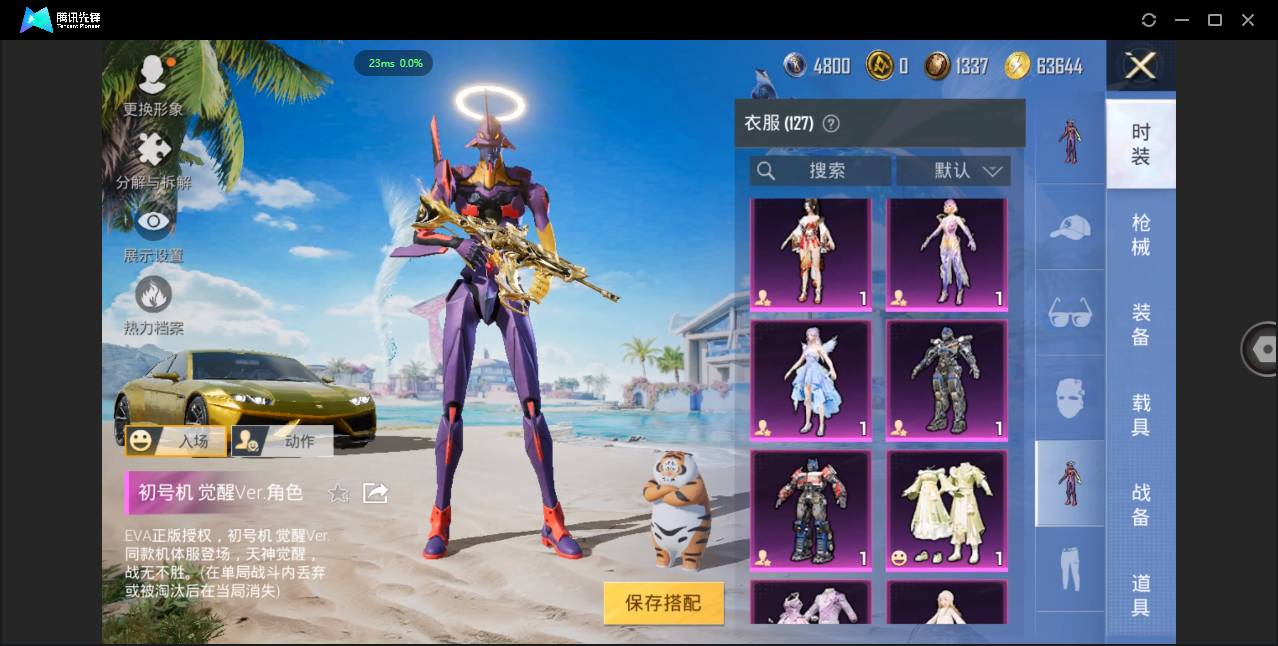The height and width of the screenshot is (646, 1278).
Task: Click the 搜索 search field
Action: (820, 171)
